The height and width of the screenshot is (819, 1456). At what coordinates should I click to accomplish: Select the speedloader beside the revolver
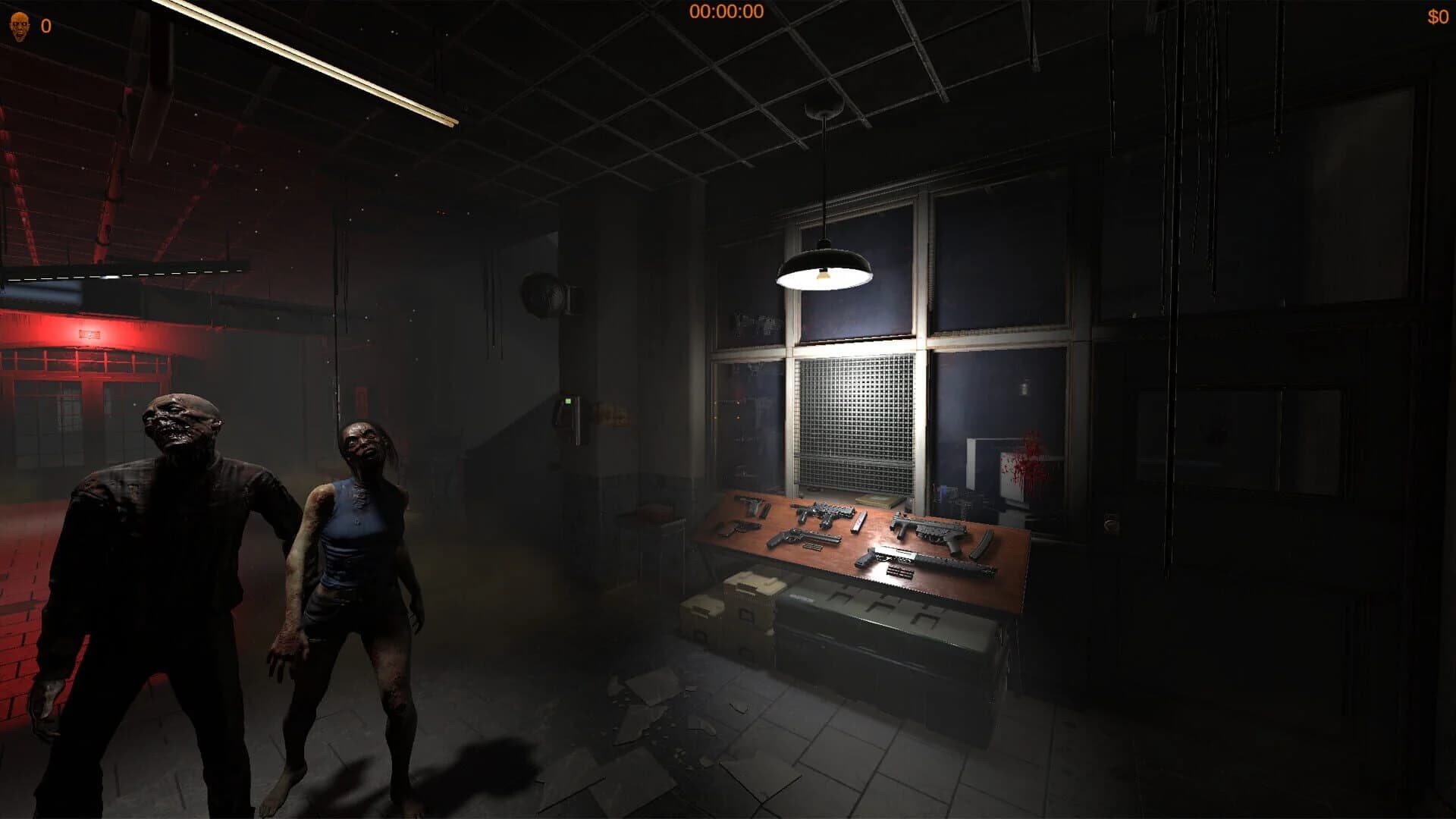point(812,547)
